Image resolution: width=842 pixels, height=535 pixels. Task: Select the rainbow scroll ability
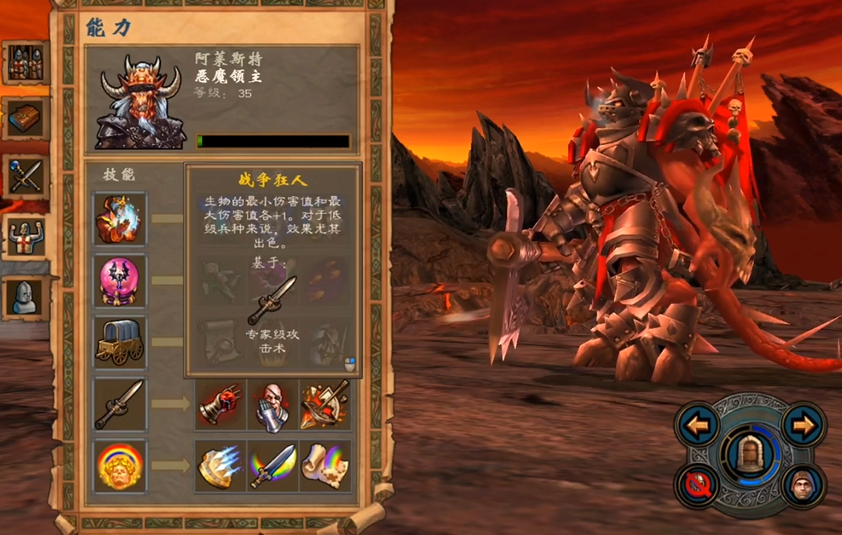pyautogui.click(x=326, y=465)
